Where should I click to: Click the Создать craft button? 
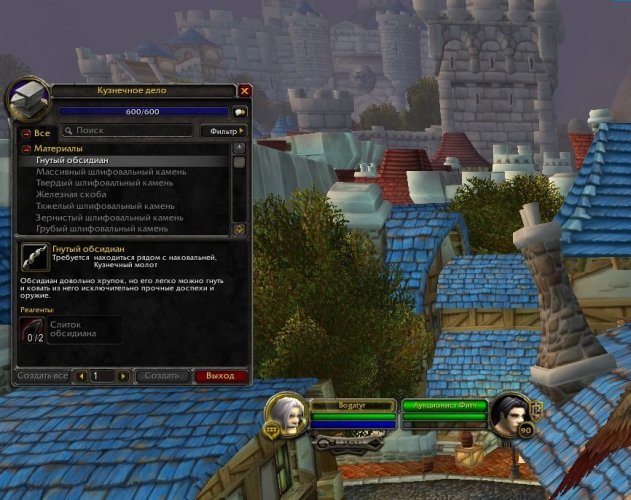pyautogui.click(x=161, y=376)
